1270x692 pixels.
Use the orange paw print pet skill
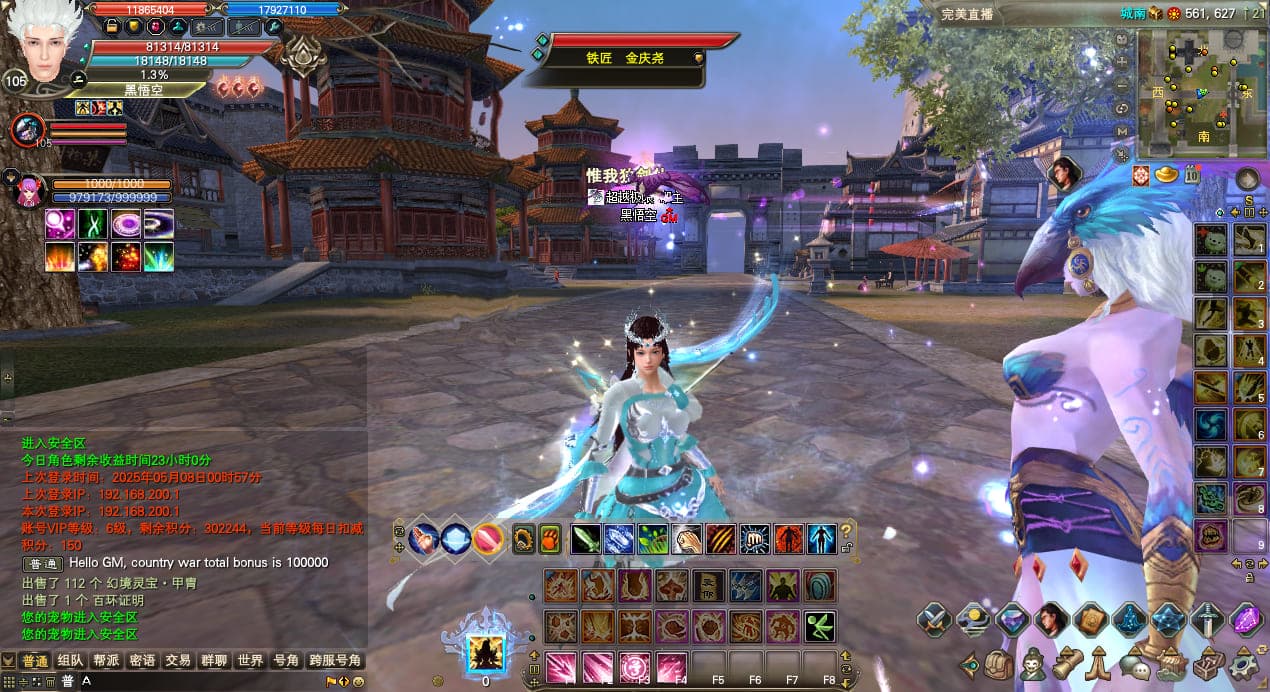point(551,539)
